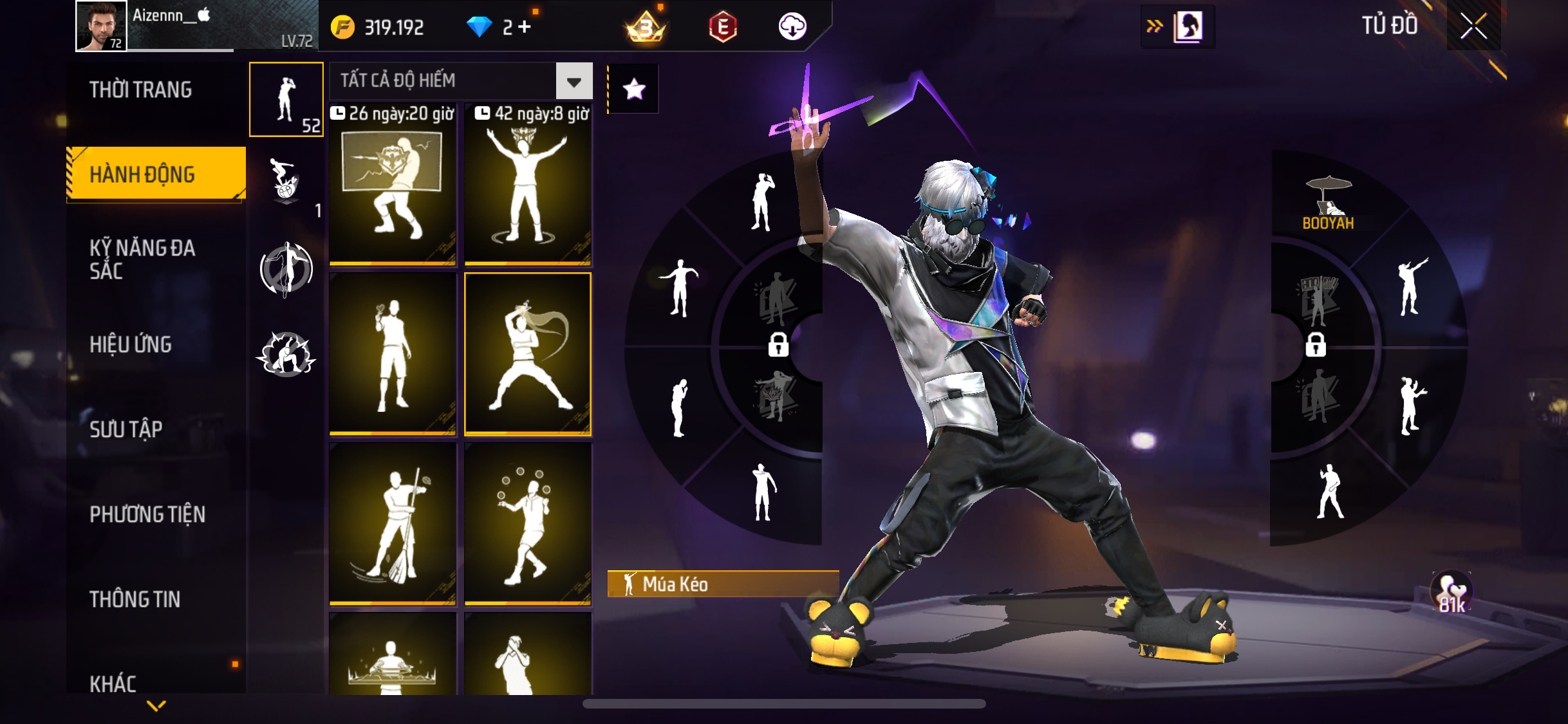Toggle the star favorites filter
Image resolution: width=1568 pixels, height=724 pixels.
(634, 89)
